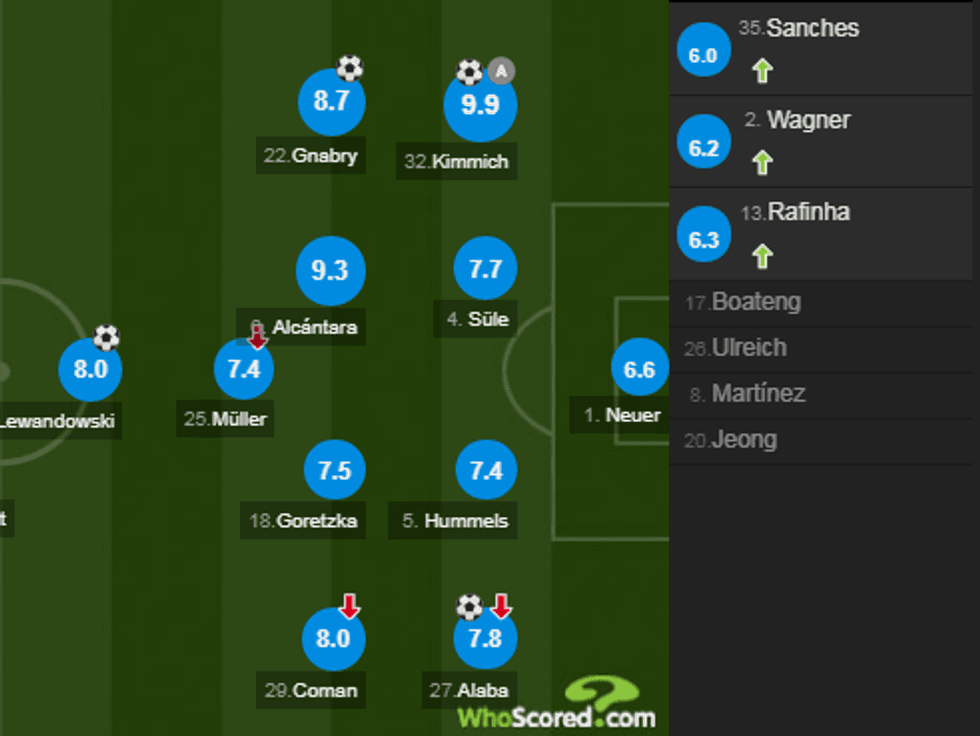Open the WhoScored.com logo link
Image resolution: width=980 pixels, height=736 pixels.
558,706
